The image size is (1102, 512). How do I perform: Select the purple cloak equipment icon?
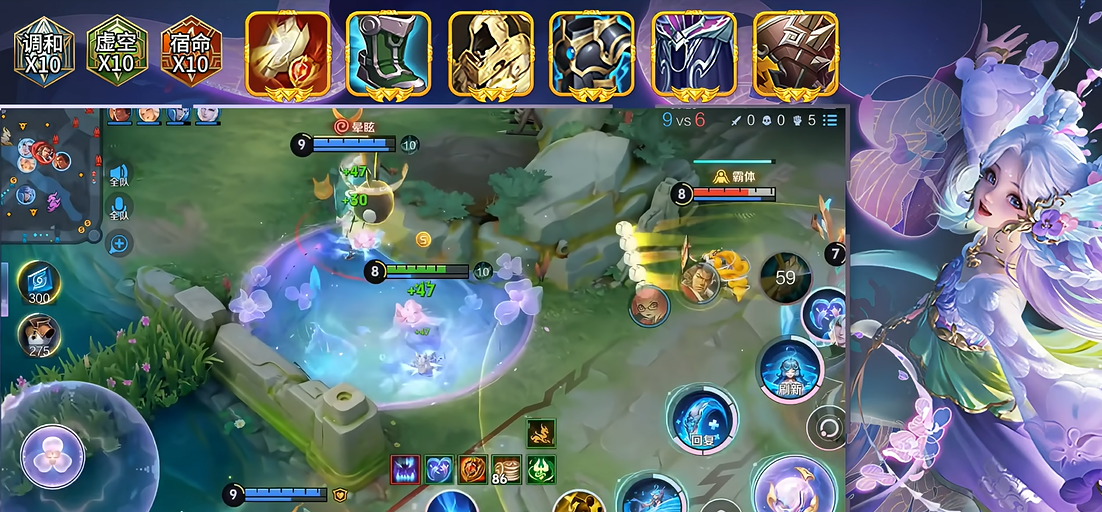click(694, 54)
